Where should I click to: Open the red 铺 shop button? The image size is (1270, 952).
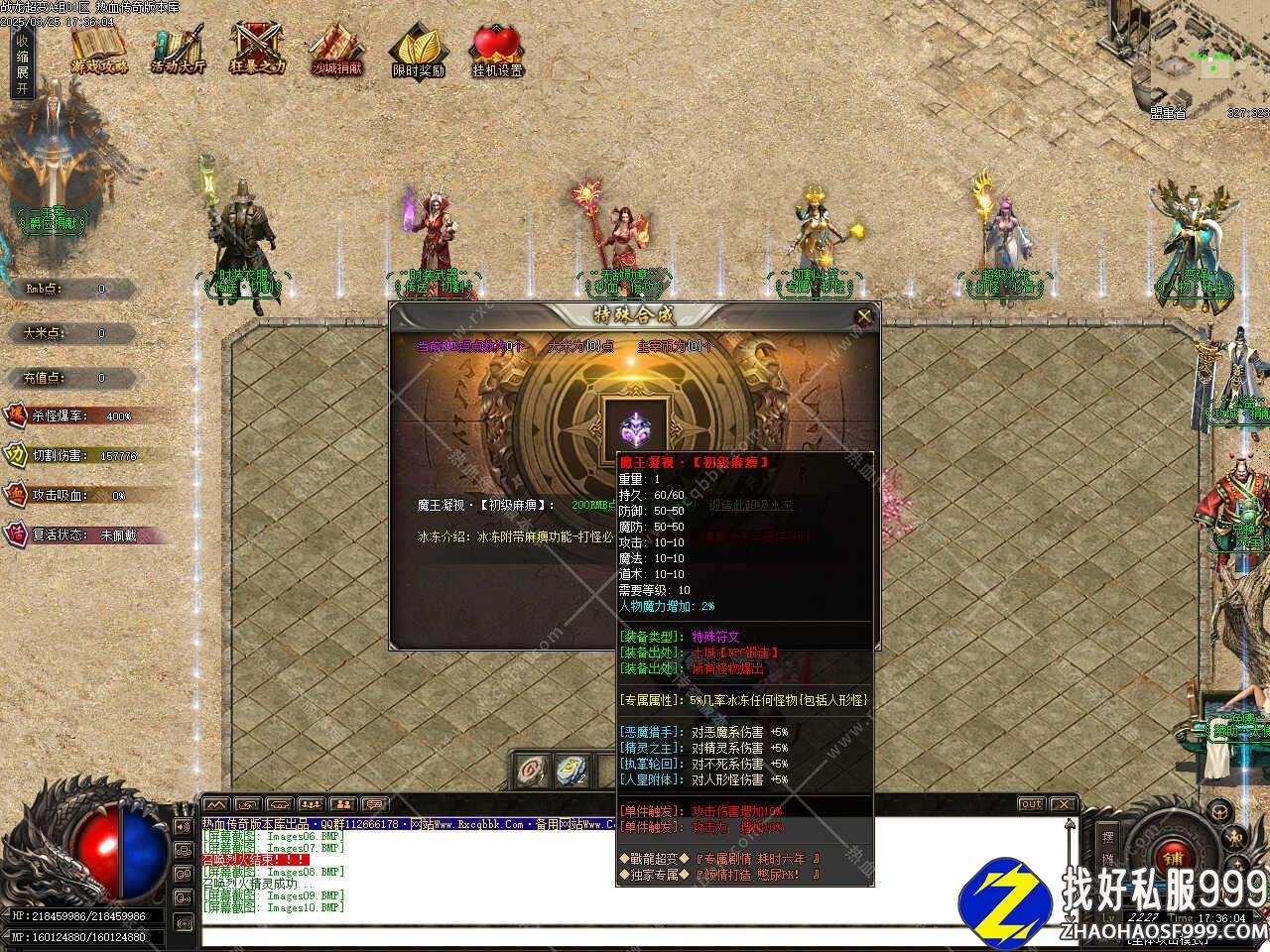(x=1174, y=857)
